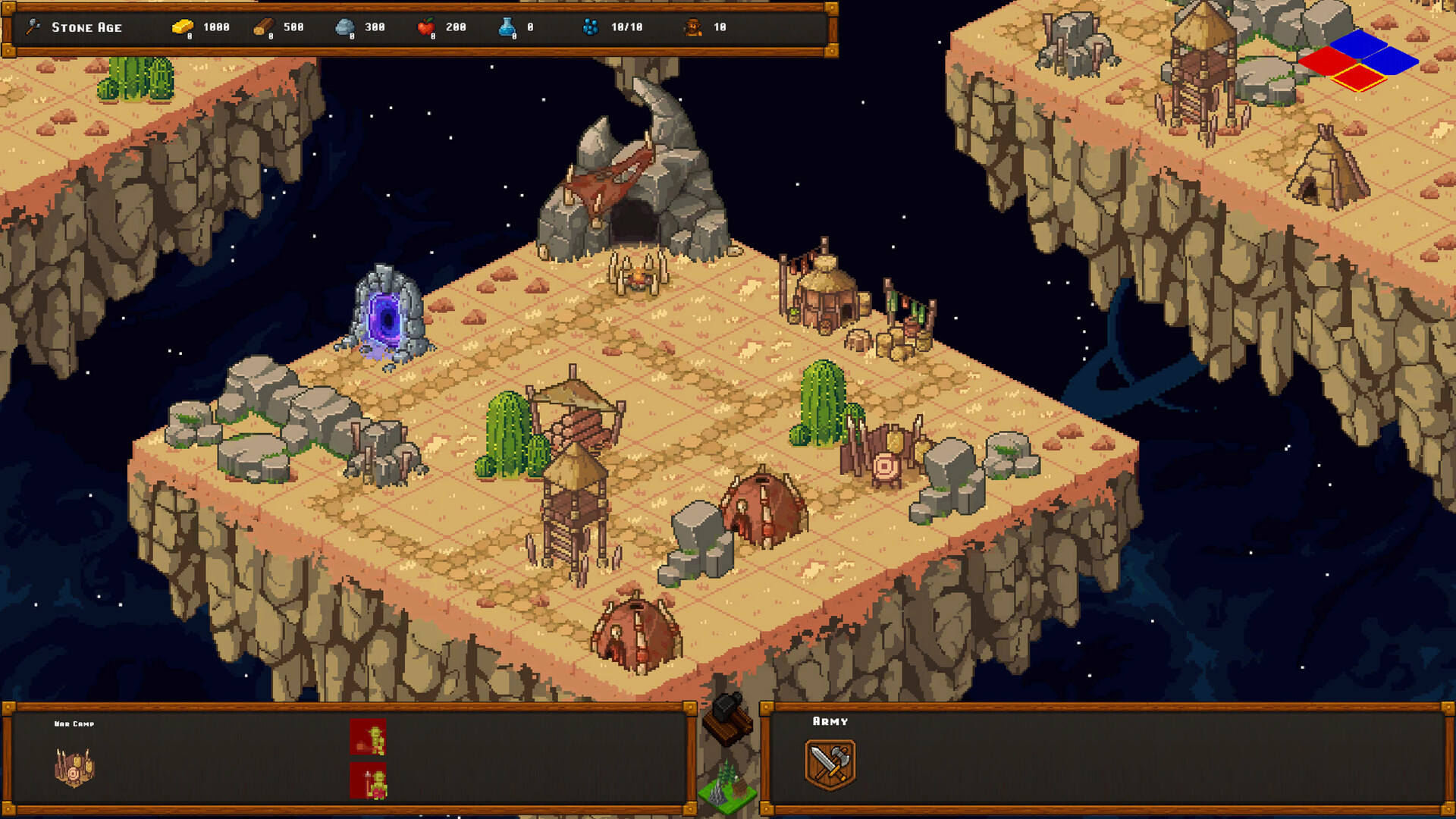1456x819 pixels.
Task: Click the grassy forest tile icon
Action: coord(728,786)
